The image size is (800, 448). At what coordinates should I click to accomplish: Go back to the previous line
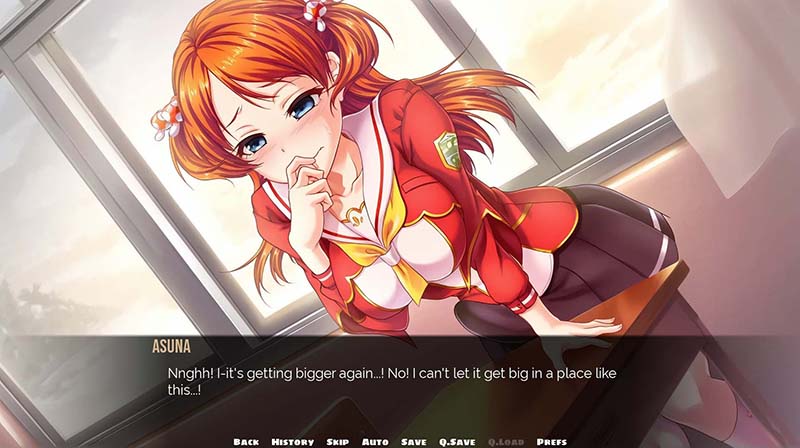(247, 441)
